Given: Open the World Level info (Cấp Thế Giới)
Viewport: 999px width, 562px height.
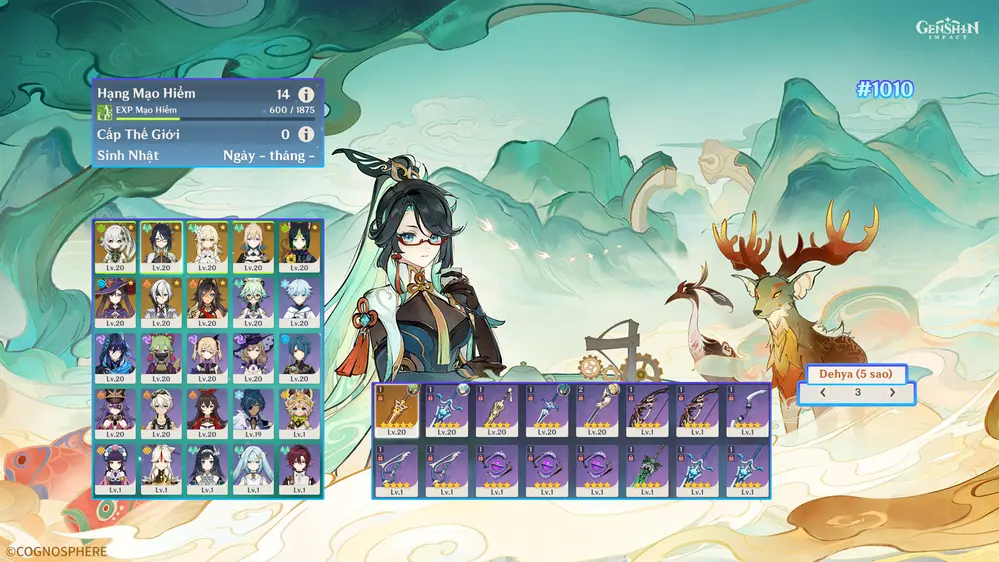Looking at the screenshot, I should click(306, 134).
